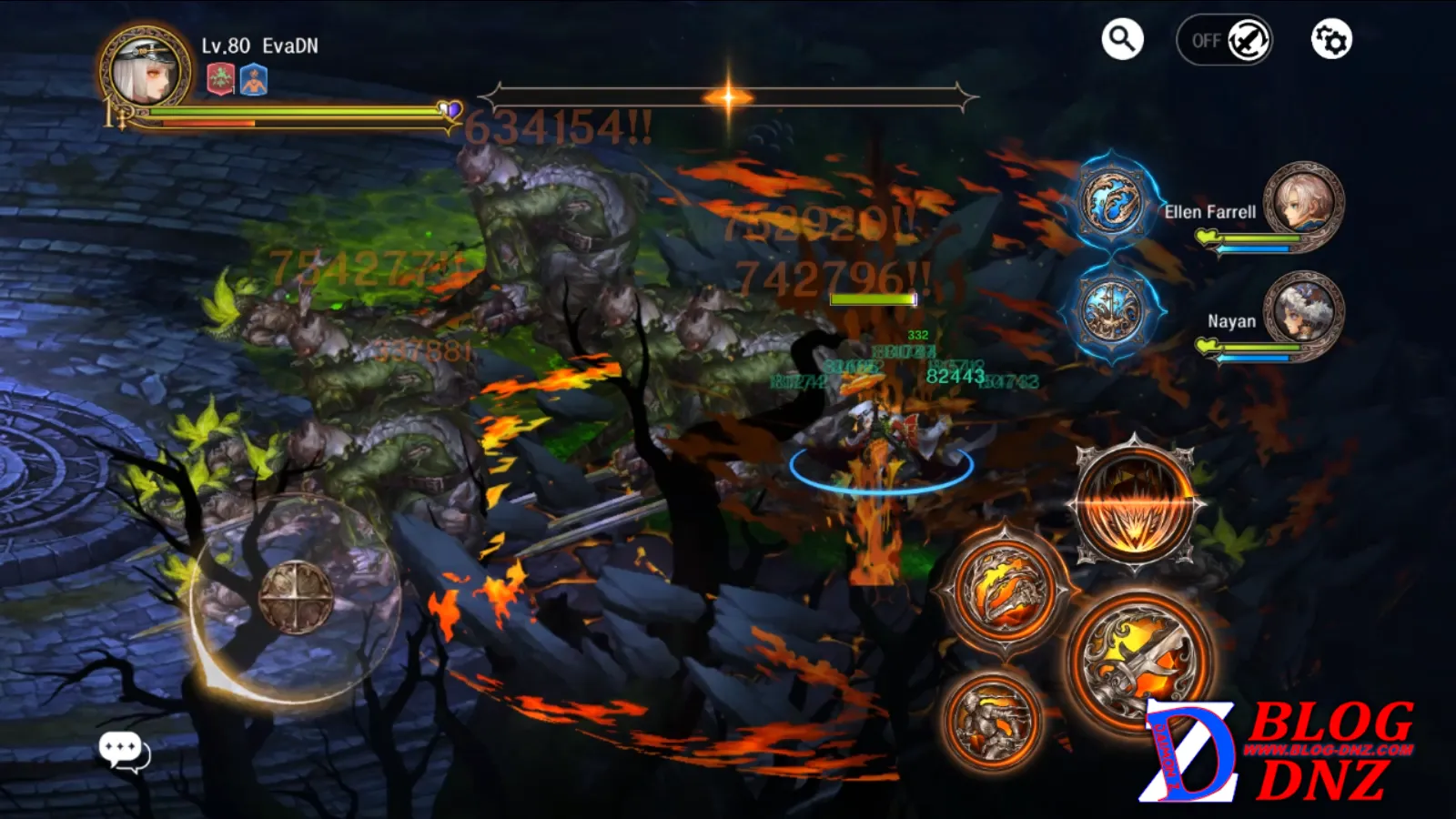This screenshot has width=1456, height=819.
Task: Open the gear settings menu
Action: (1330, 40)
